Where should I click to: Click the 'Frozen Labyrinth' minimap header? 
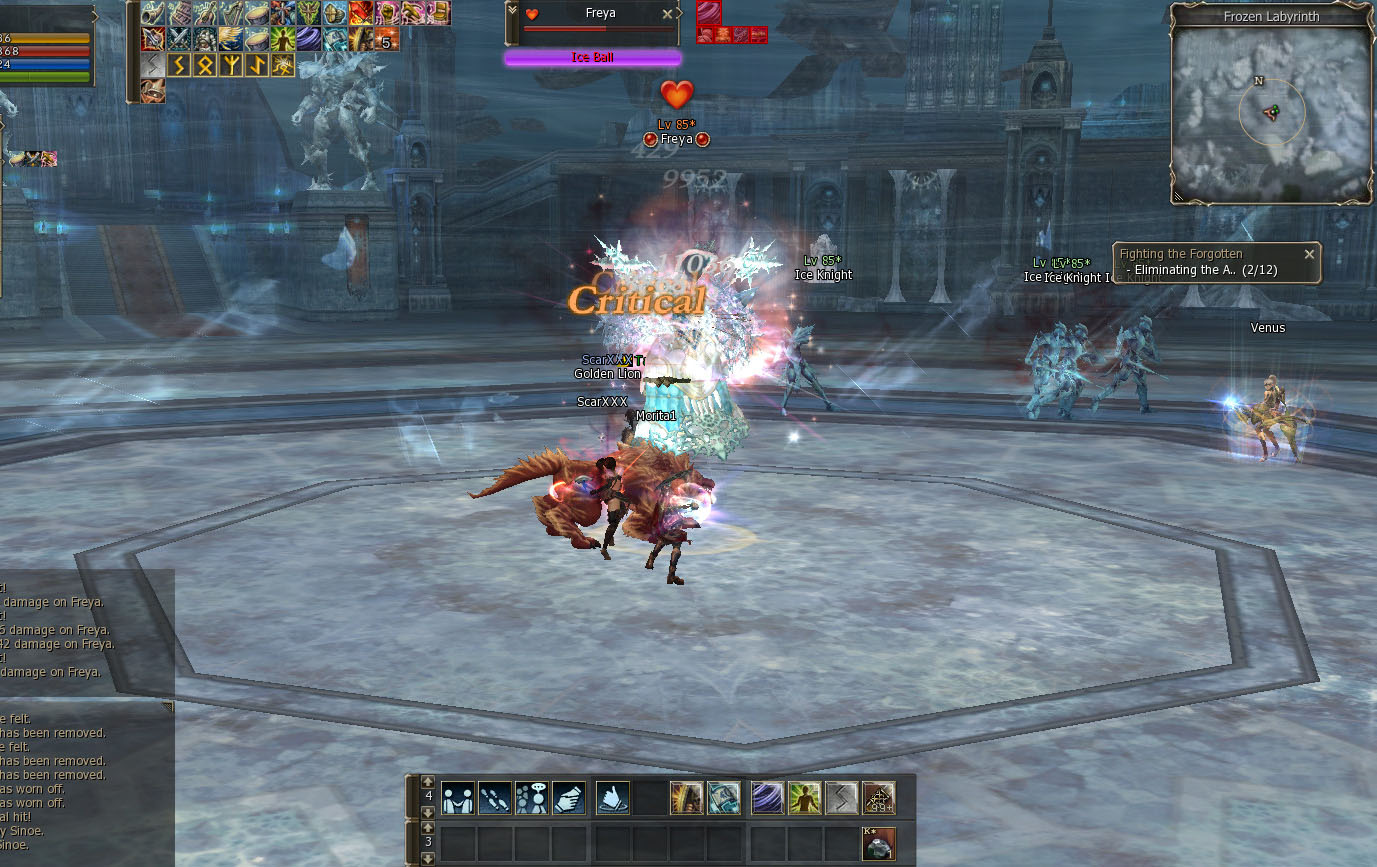click(1271, 16)
